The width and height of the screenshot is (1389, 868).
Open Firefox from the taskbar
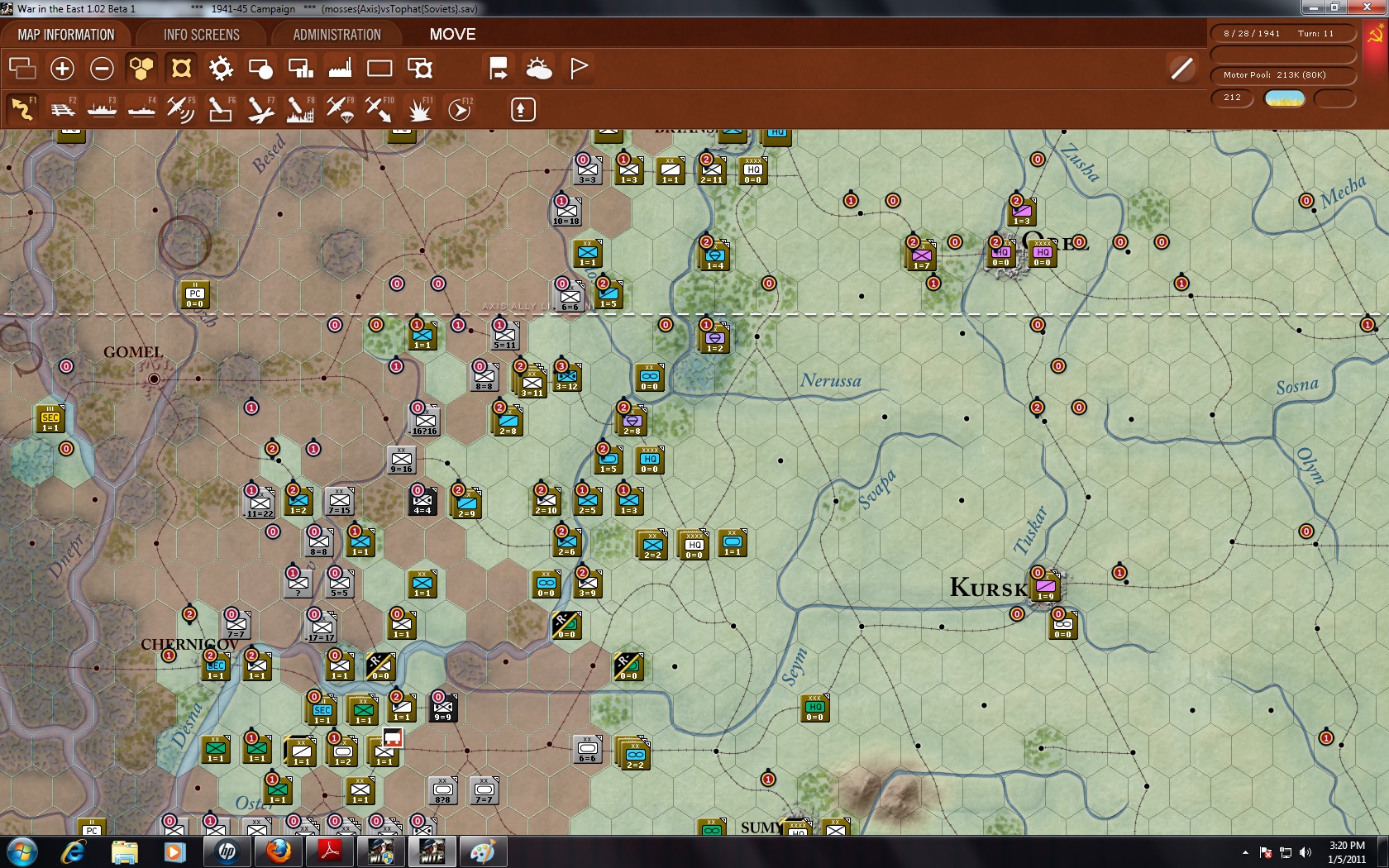click(x=279, y=851)
